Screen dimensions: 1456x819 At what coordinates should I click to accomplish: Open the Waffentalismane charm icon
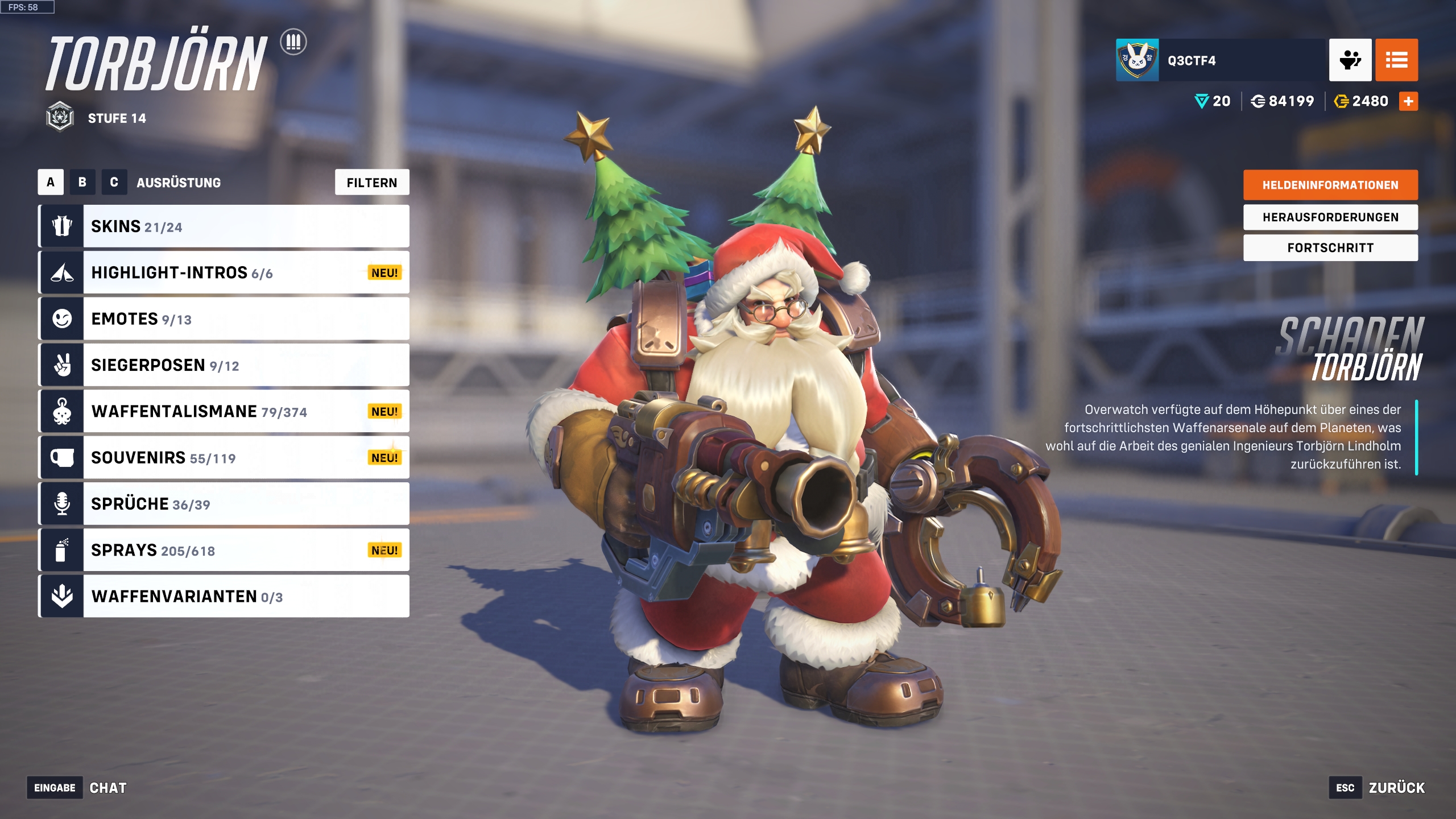[63, 411]
